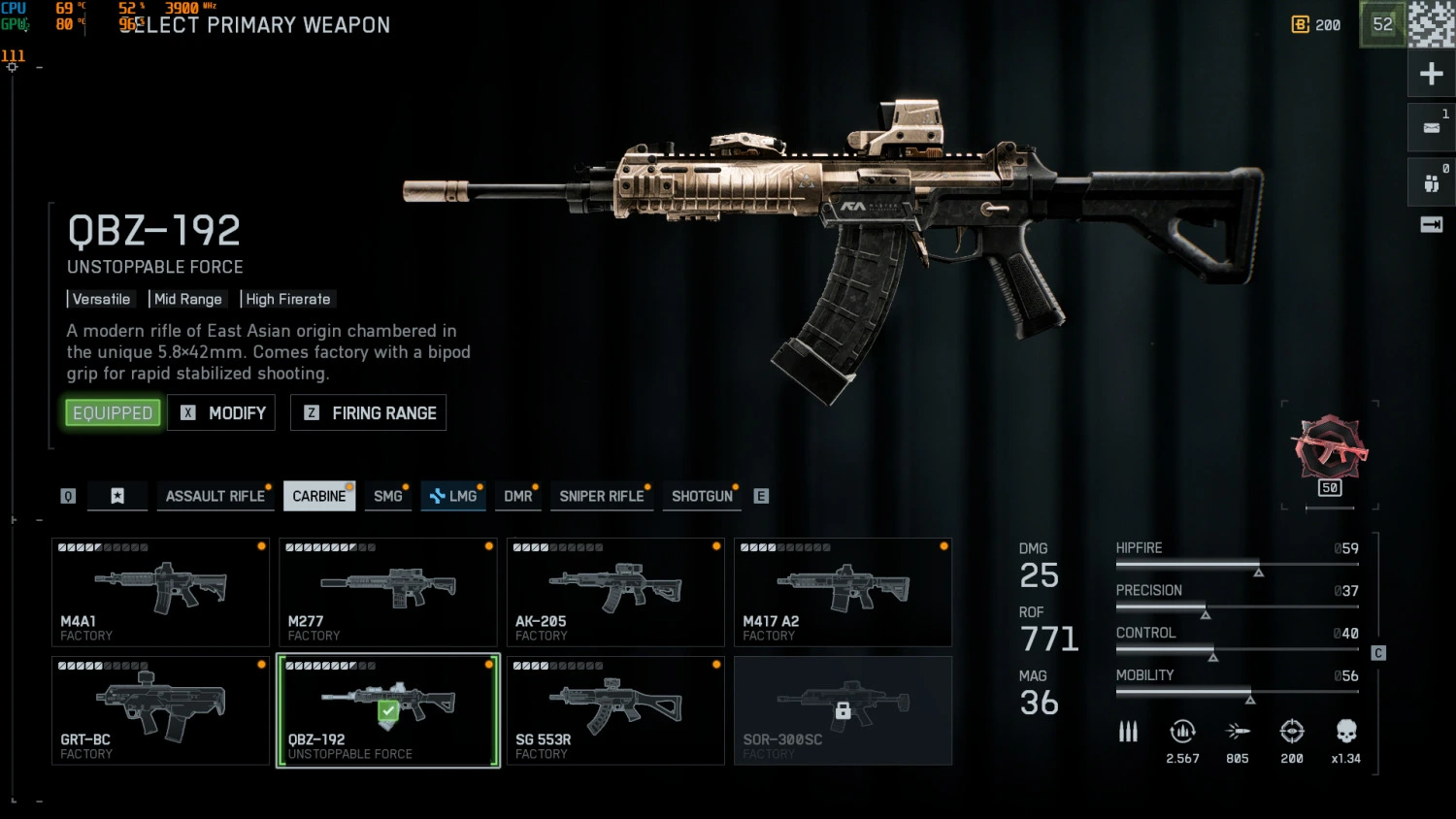
Task: Choose the GRT-BC weapon tile
Action: tap(160, 710)
